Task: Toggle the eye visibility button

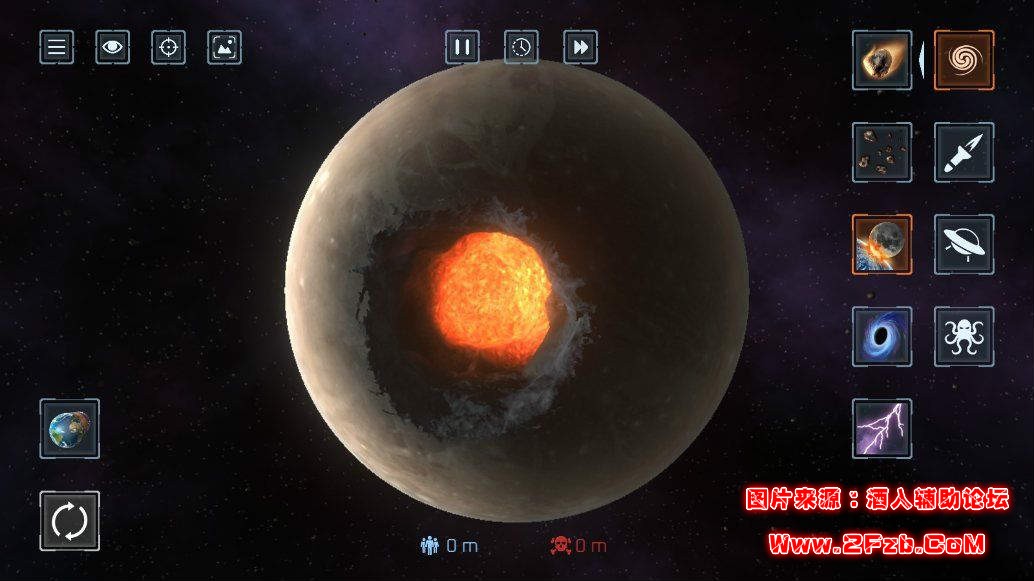Action: [x=113, y=47]
